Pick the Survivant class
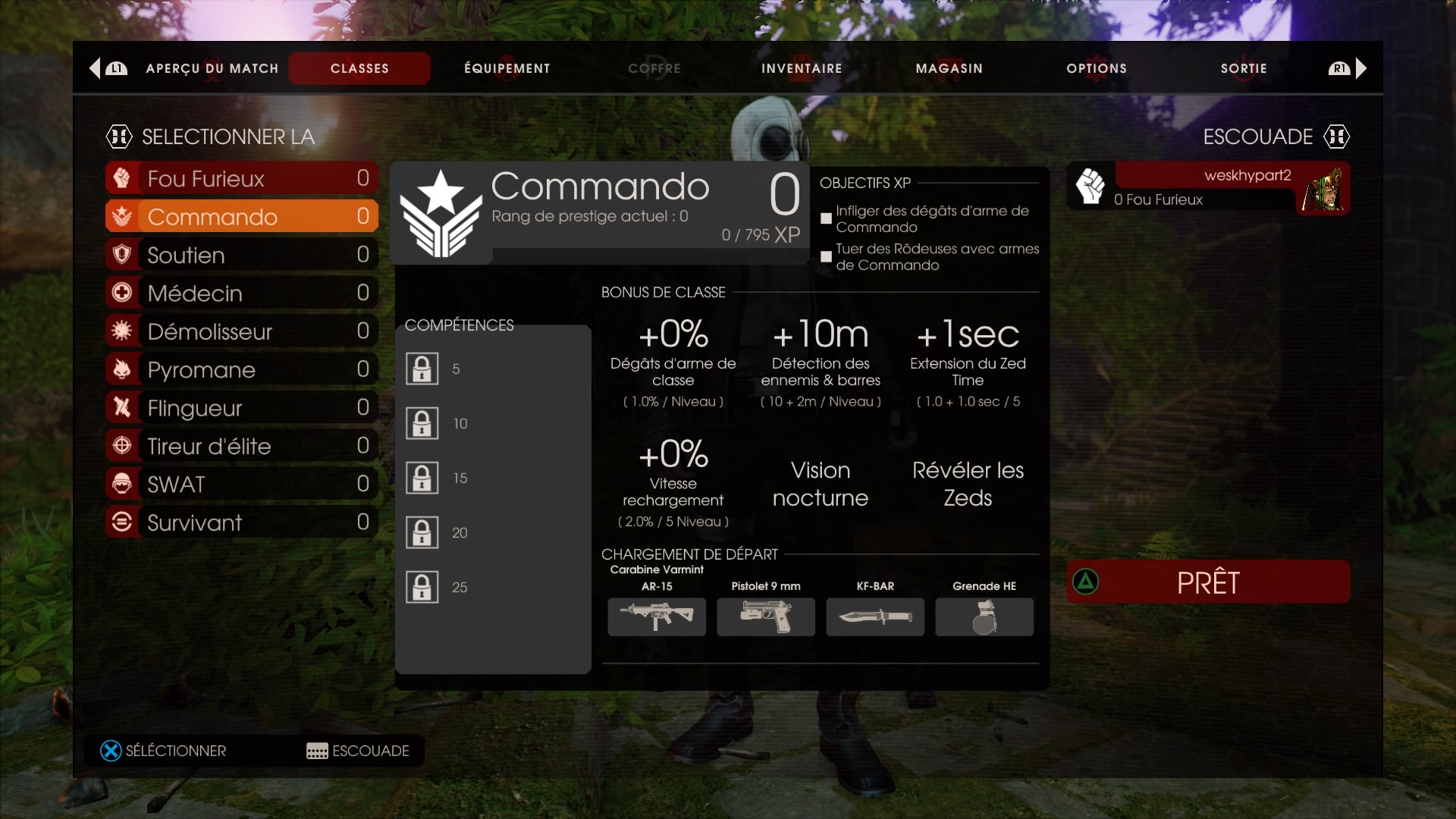The width and height of the screenshot is (1456, 819). tap(242, 522)
